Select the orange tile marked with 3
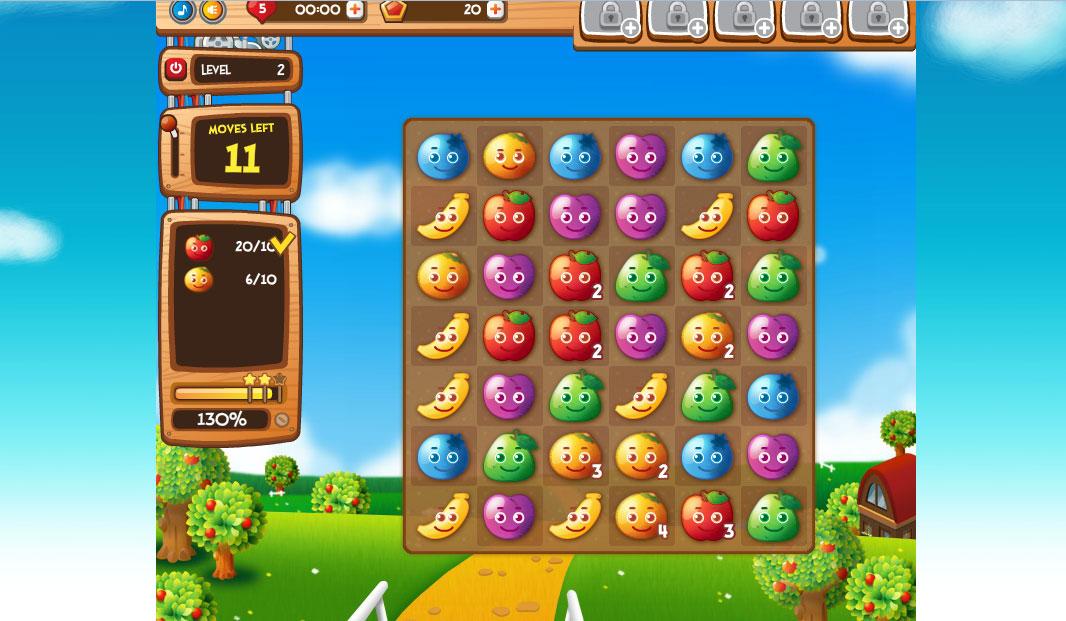Viewport: 1066px width, 621px height. pyautogui.click(x=575, y=456)
